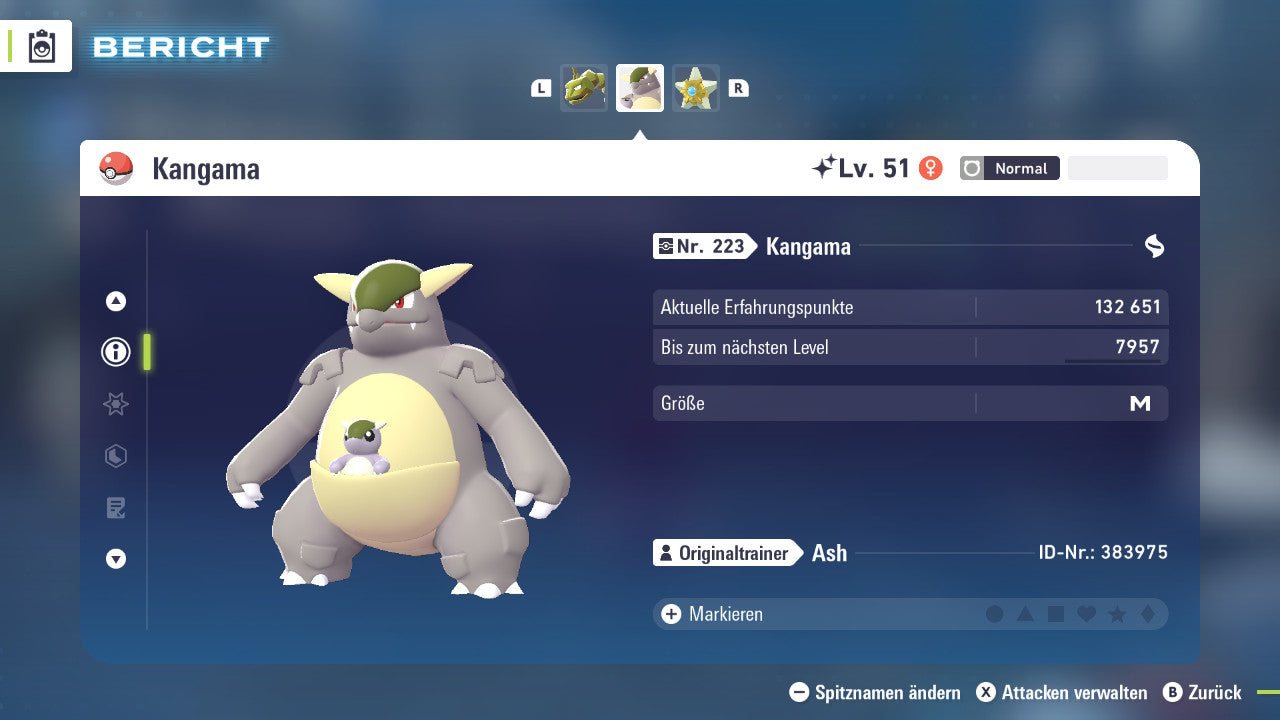
Task: Click the down arrow in sidebar
Action: point(116,559)
